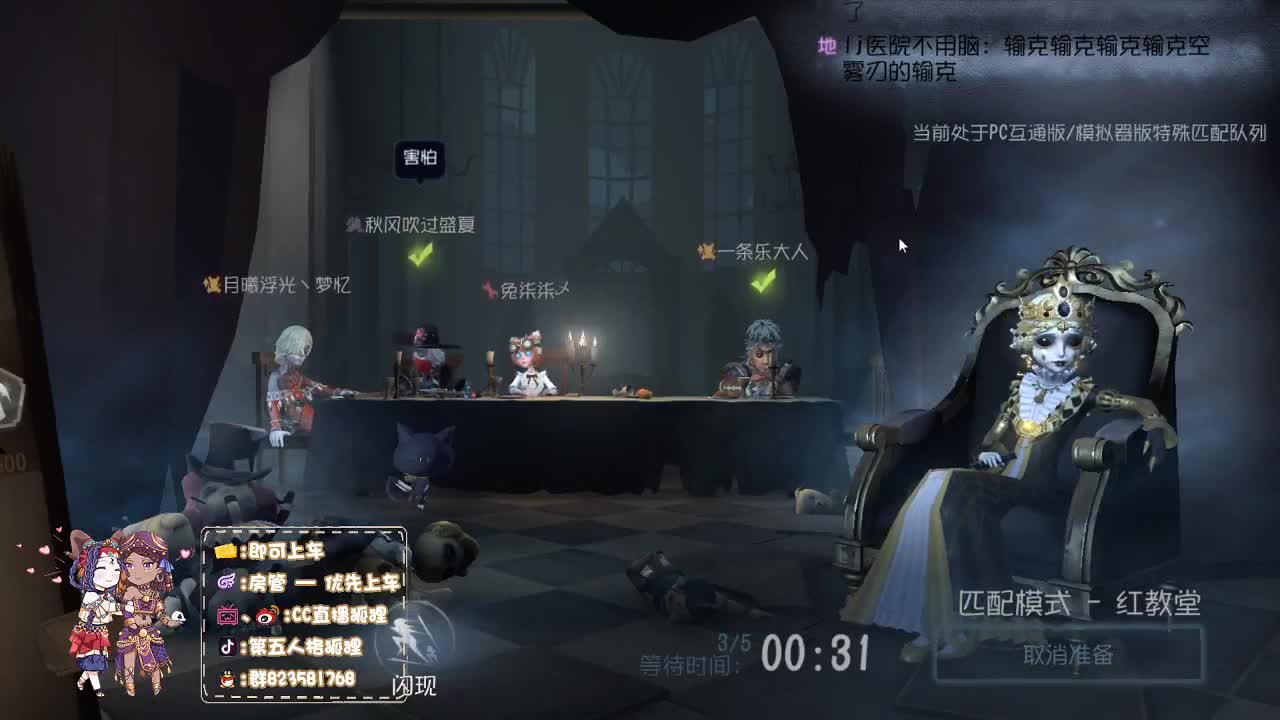Click the Weibo icon next to CC直播狐狸

(265, 617)
